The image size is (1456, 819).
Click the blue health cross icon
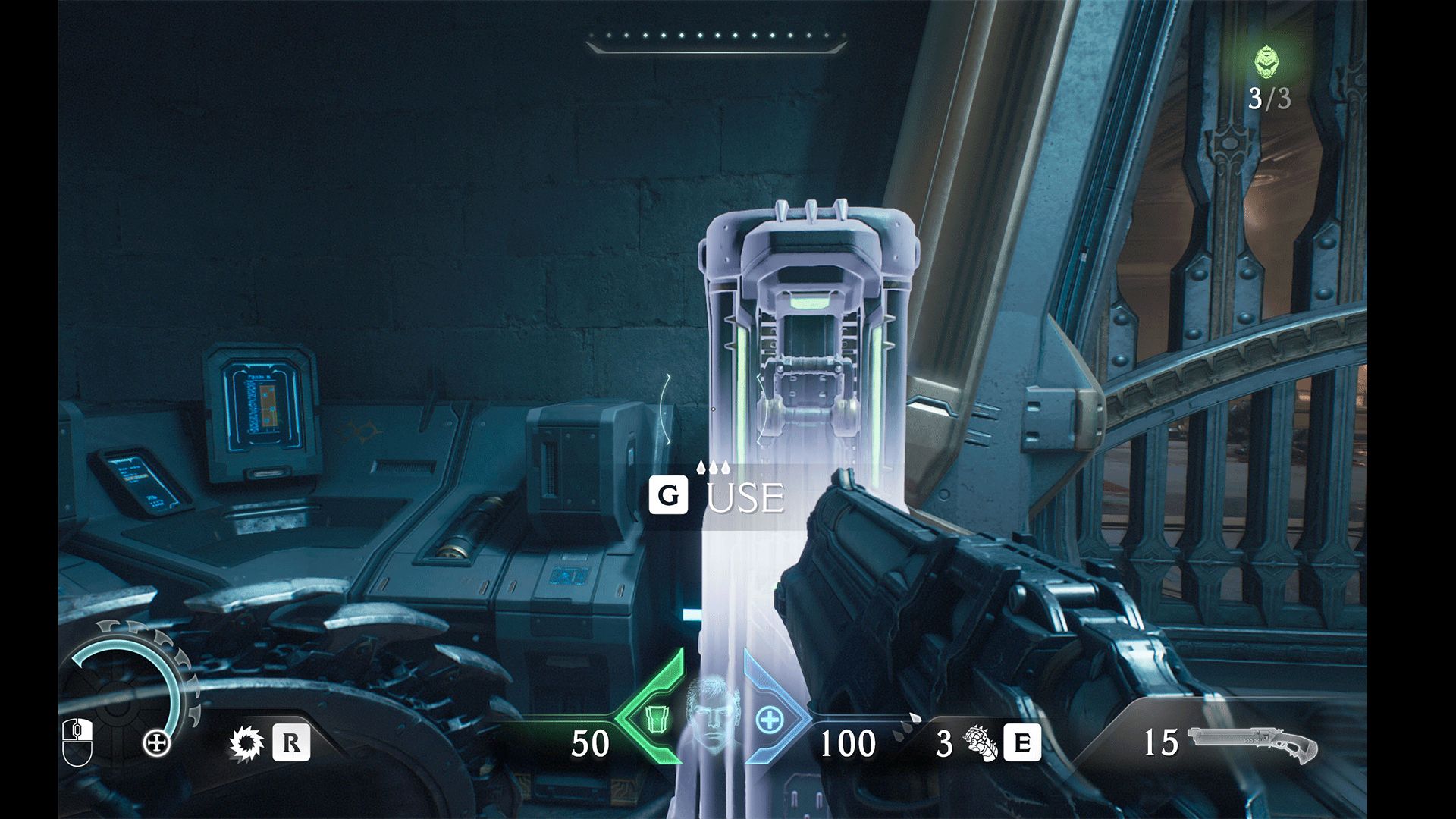point(769,720)
